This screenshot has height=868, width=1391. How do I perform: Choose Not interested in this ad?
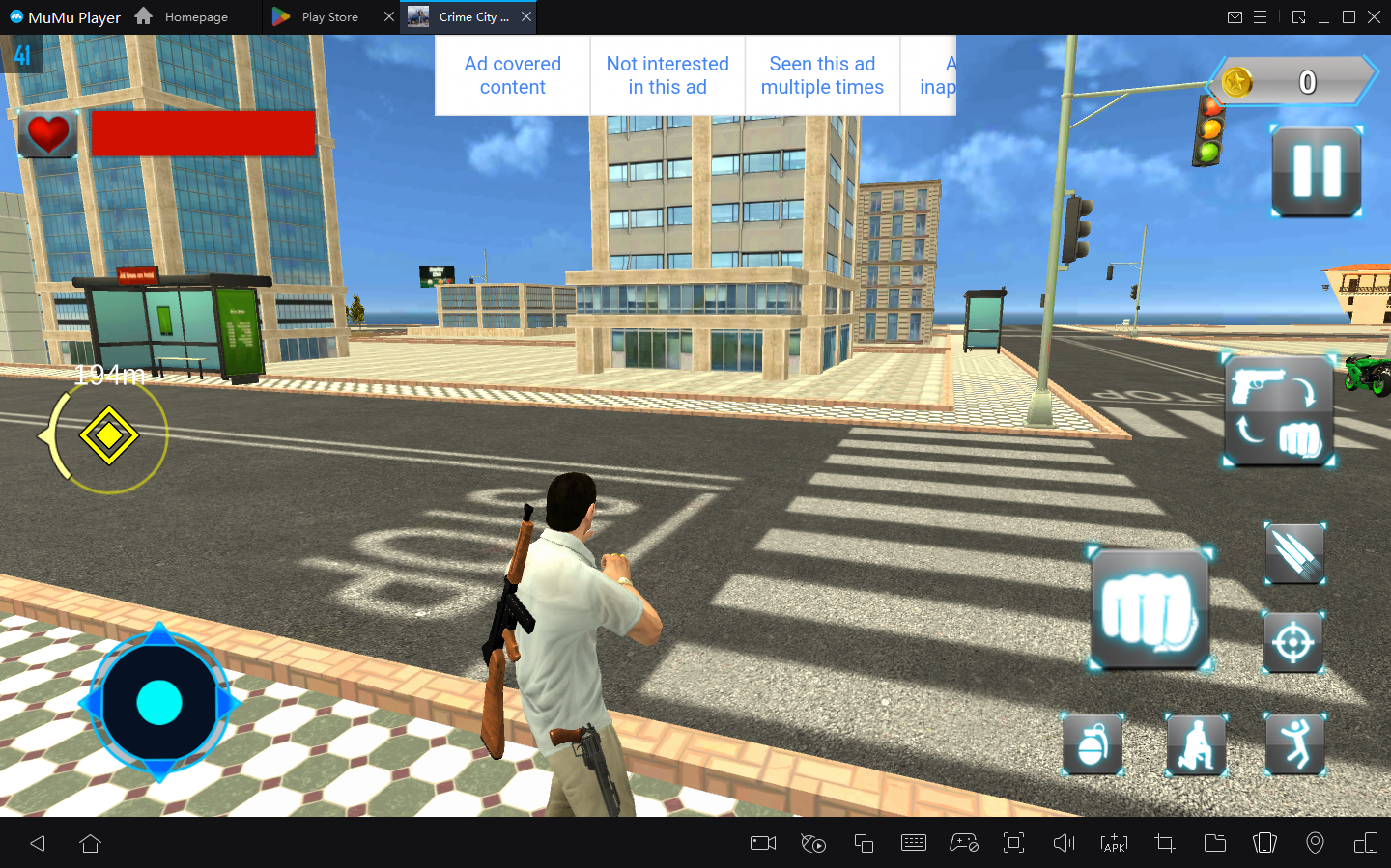[x=667, y=74]
